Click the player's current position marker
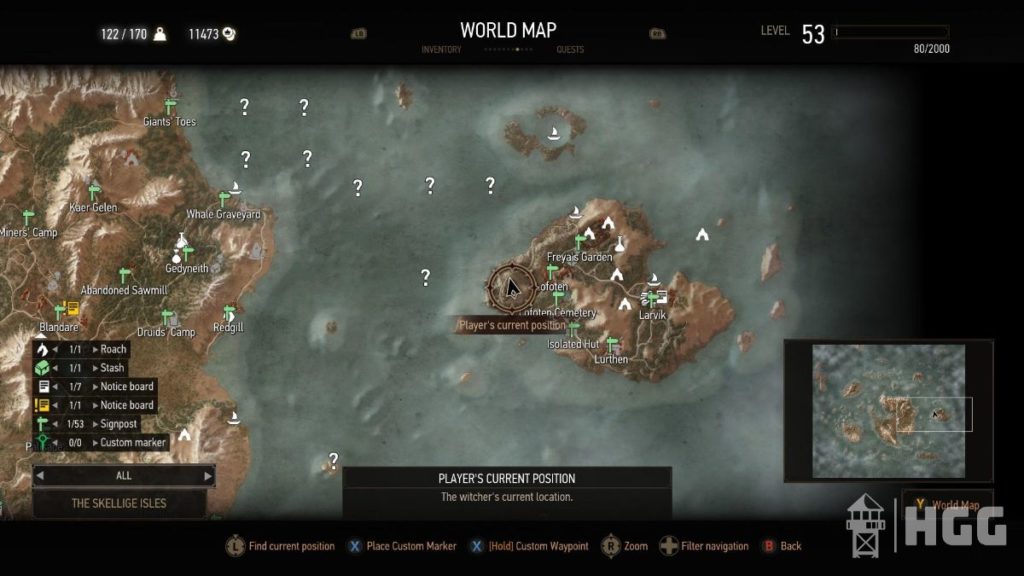Screen dimensions: 1024x576 pyautogui.click(x=510, y=287)
